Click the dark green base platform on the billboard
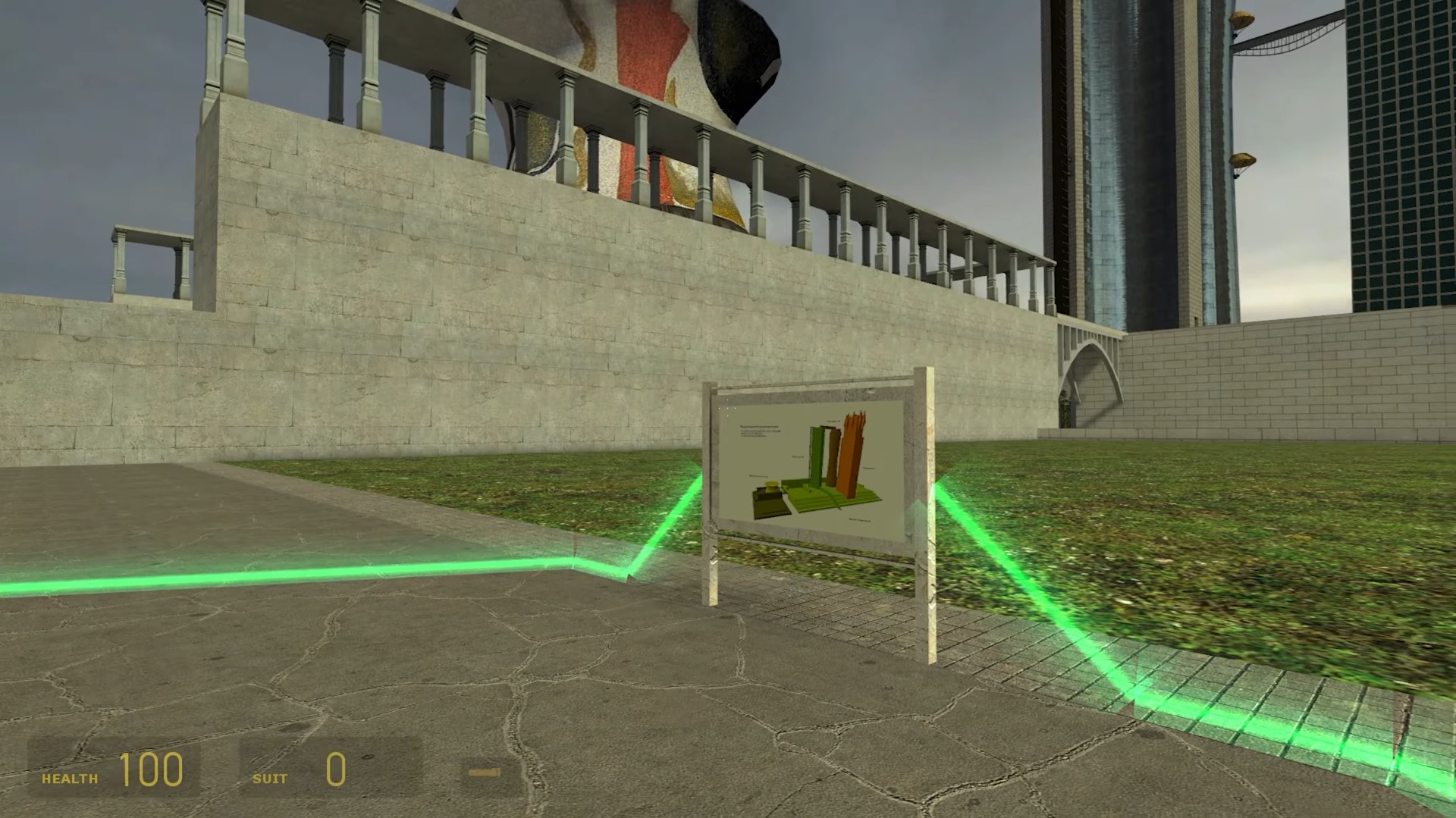The height and width of the screenshot is (818, 1456). tap(770, 505)
